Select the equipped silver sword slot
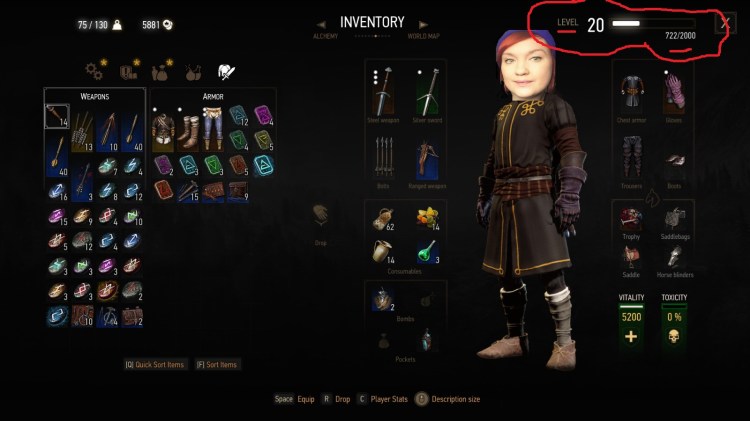Screen dimensions: 750x421 pyautogui.click(x=428, y=93)
